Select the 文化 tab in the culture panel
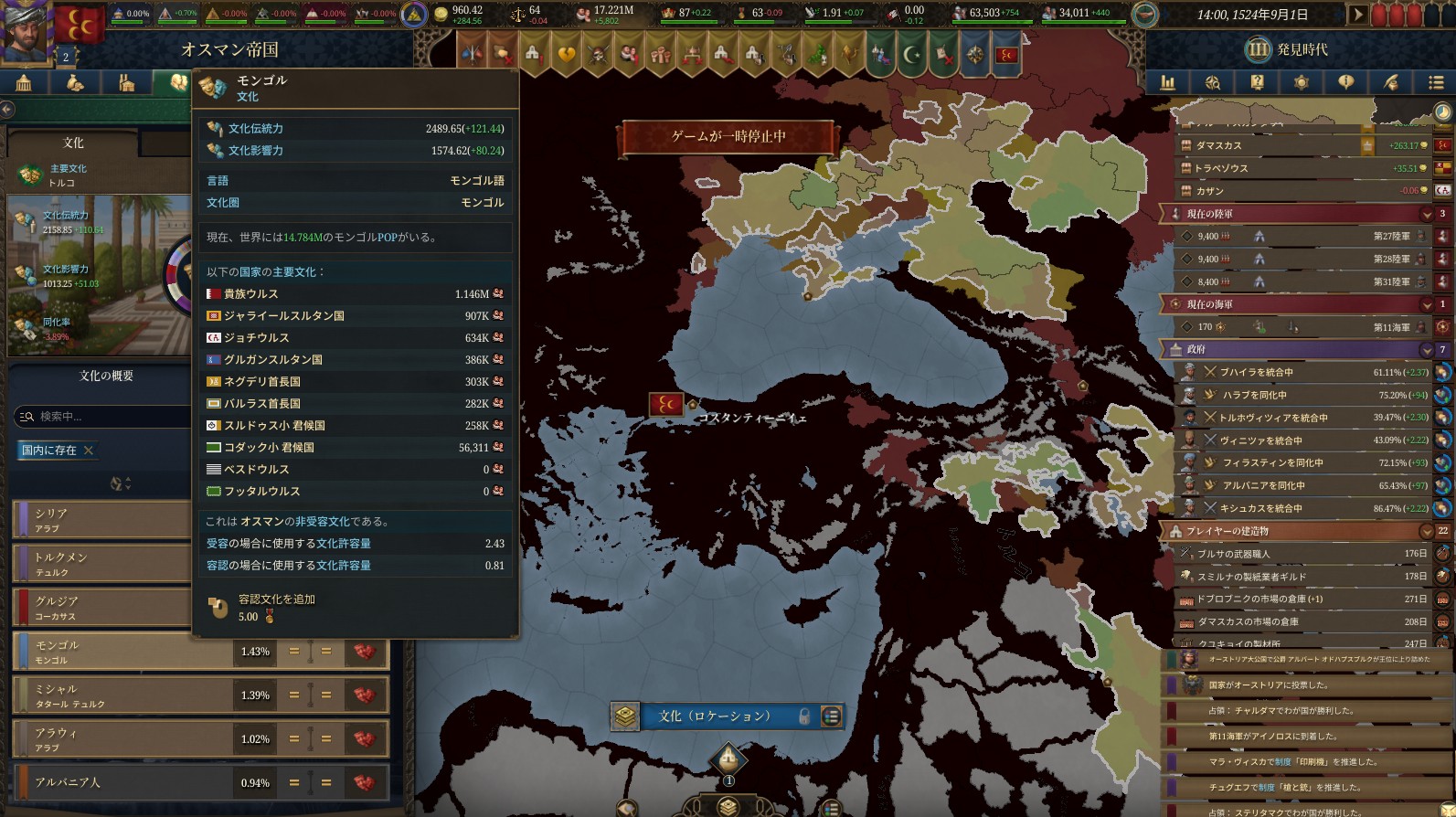This screenshot has height=817, width=1456. pyautogui.click(x=73, y=143)
